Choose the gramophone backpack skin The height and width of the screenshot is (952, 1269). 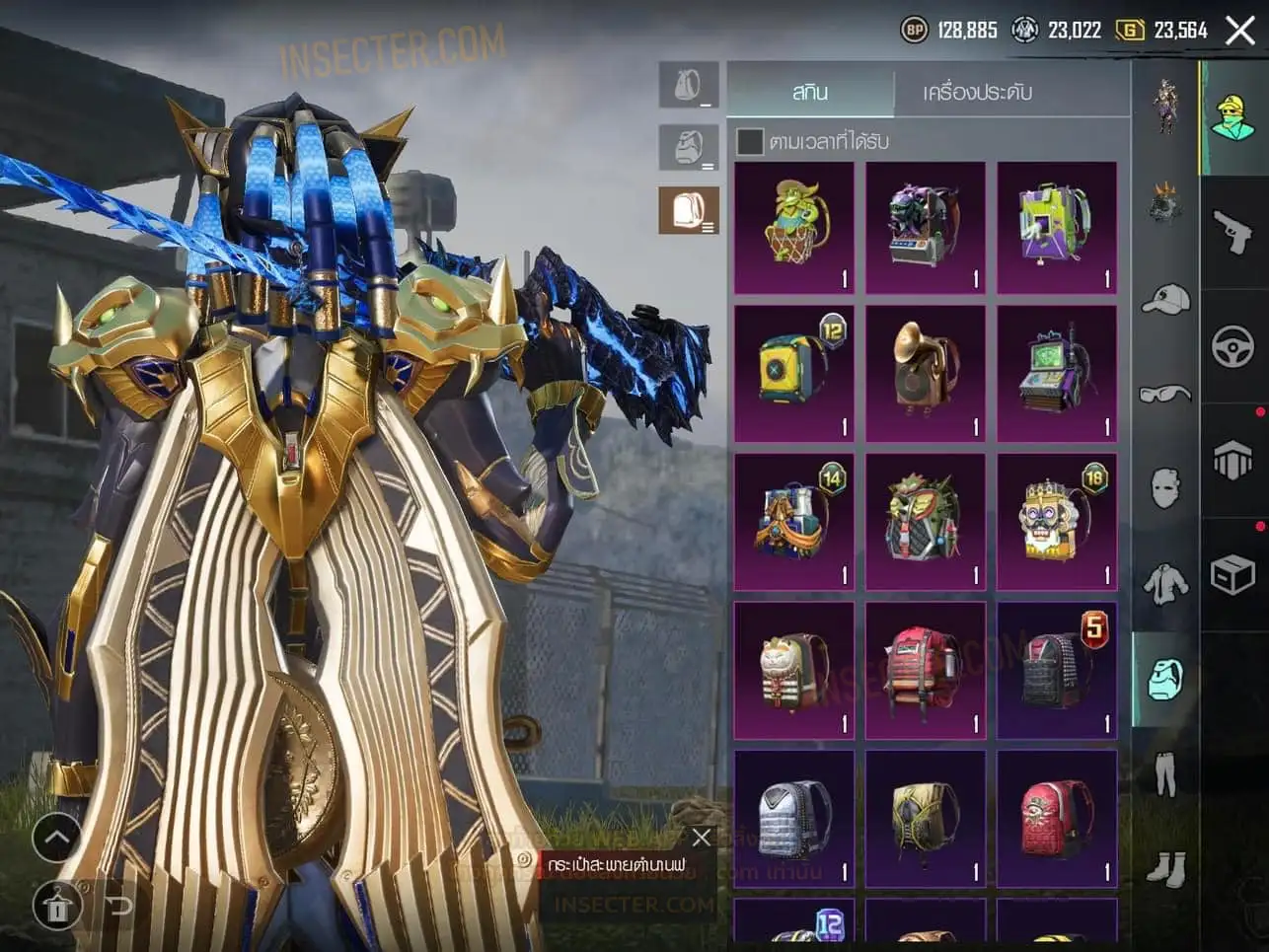pyautogui.click(x=926, y=373)
